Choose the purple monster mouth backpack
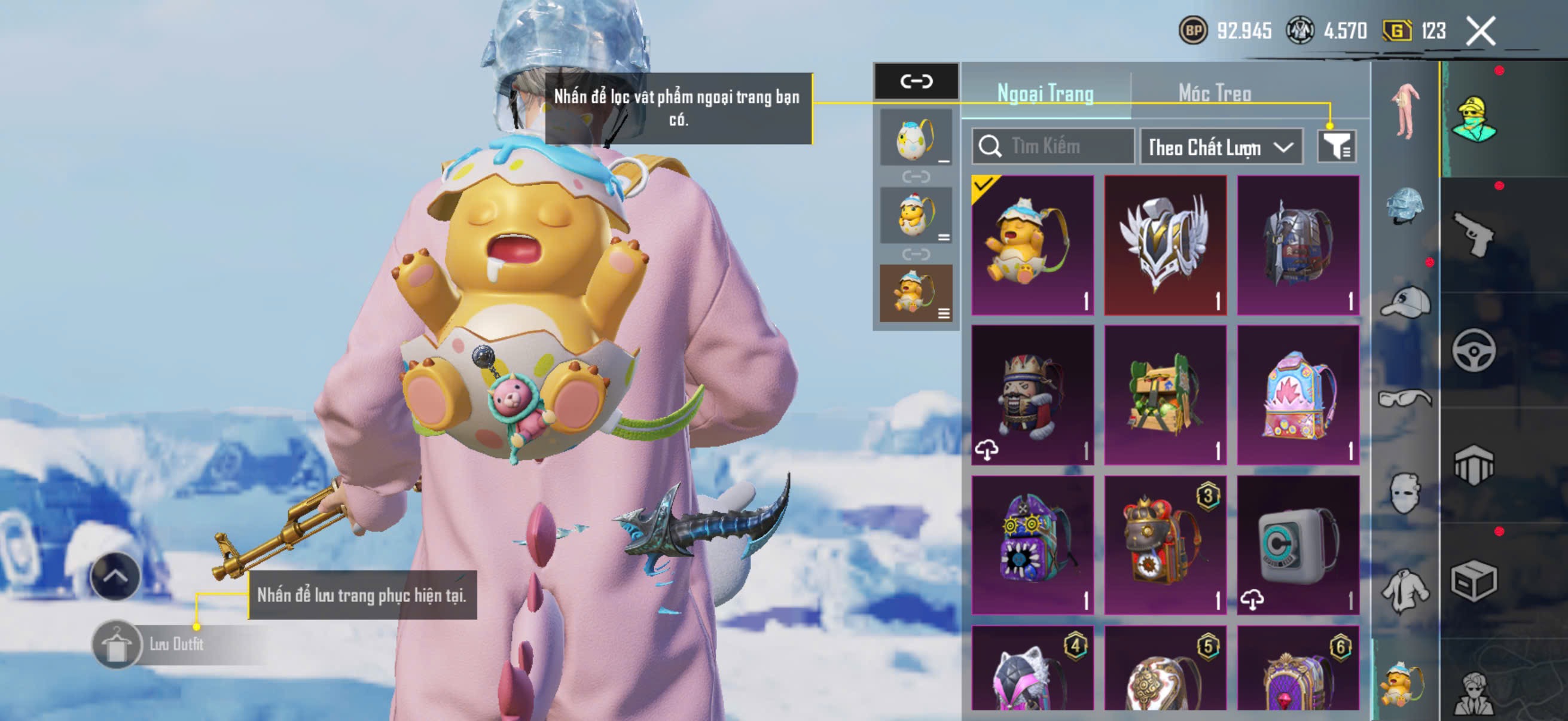This screenshot has width=1568, height=721. point(1032,545)
